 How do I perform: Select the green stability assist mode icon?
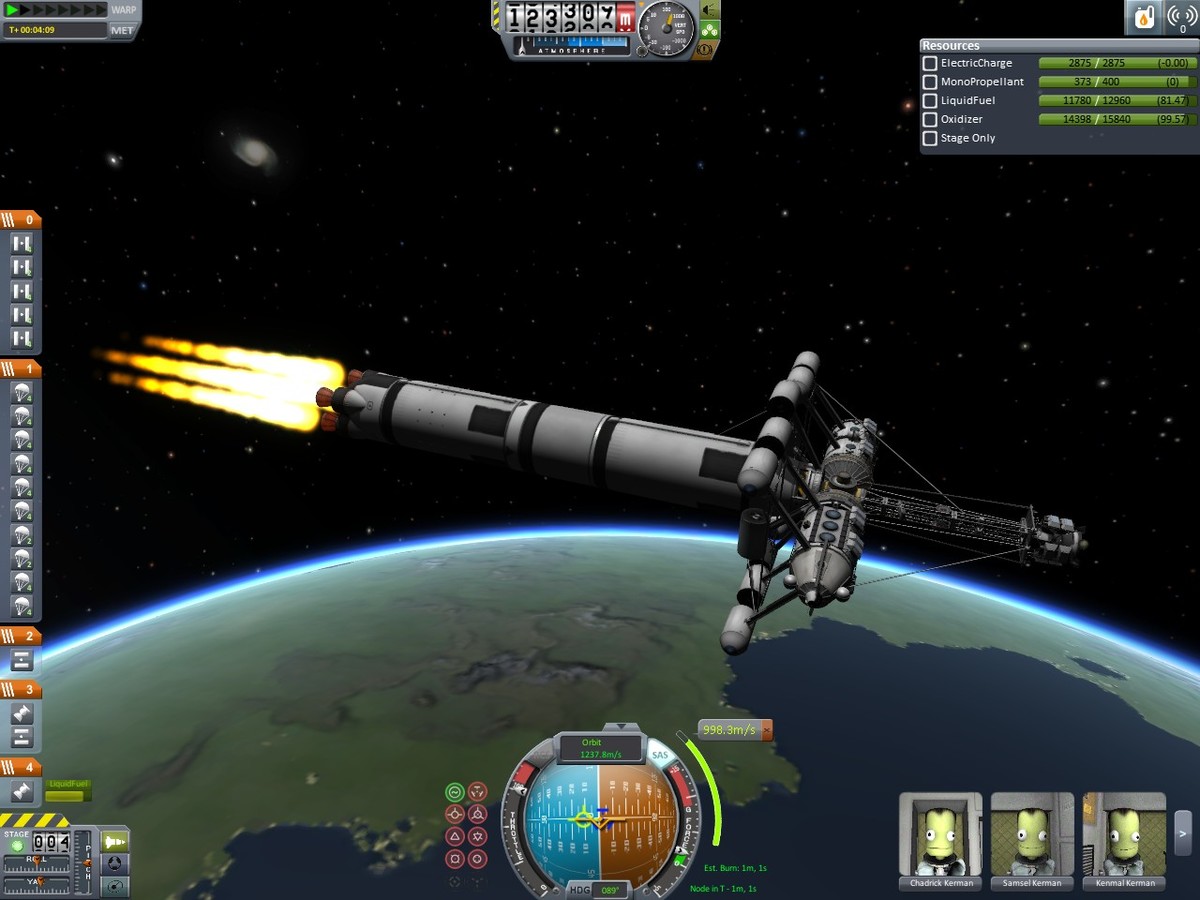455,792
